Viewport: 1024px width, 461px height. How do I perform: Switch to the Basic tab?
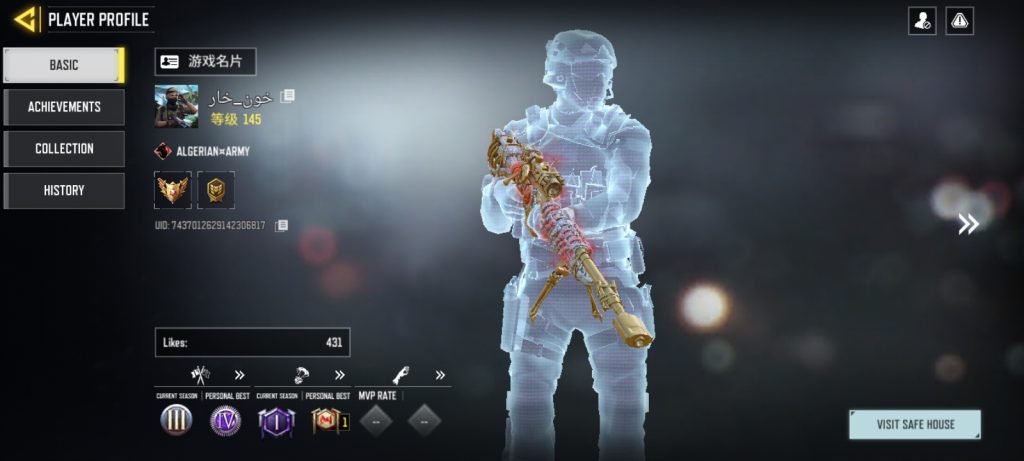point(64,65)
